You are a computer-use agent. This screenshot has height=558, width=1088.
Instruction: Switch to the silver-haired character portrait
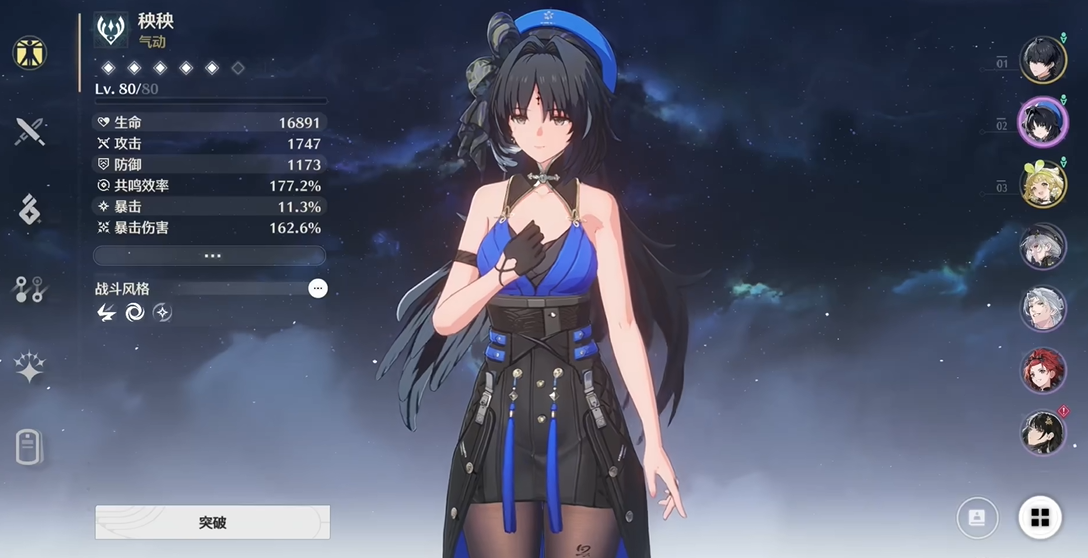click(x=1043, y=308)
